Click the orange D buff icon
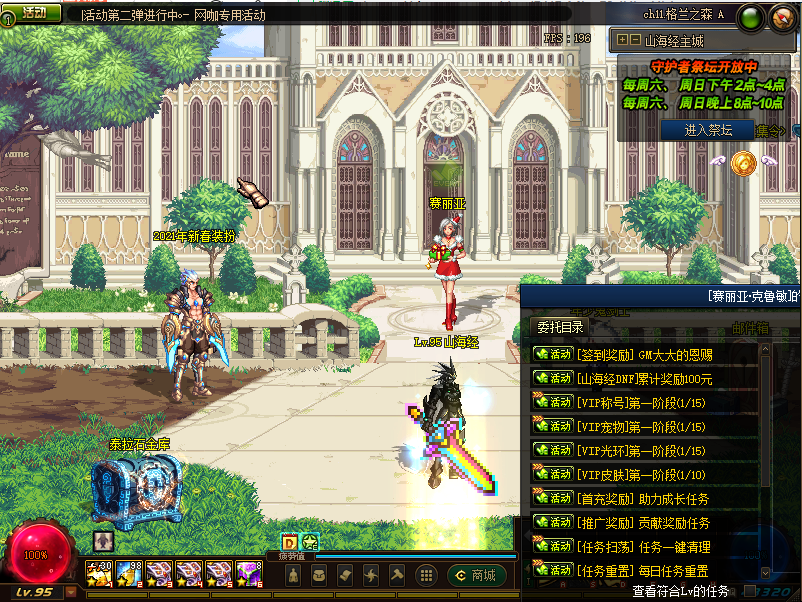The width and height of the screenshot is (802, 602). [290, 543]
